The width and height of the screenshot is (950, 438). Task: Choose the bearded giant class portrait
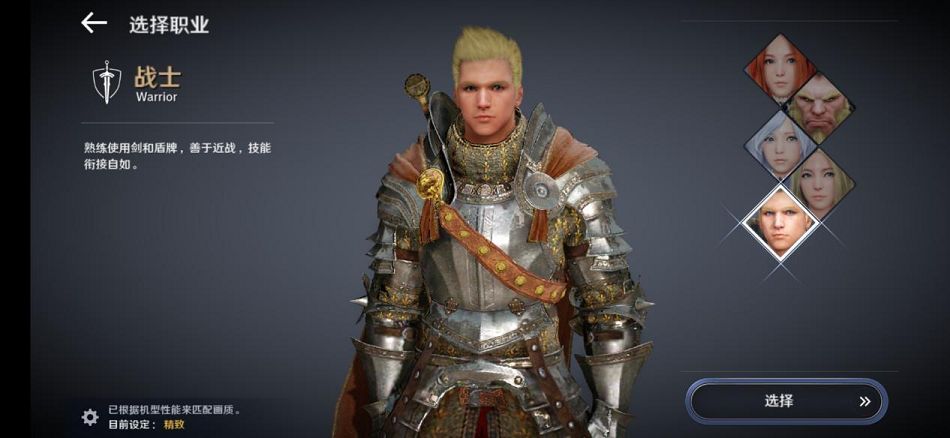[x=819, y=107]
